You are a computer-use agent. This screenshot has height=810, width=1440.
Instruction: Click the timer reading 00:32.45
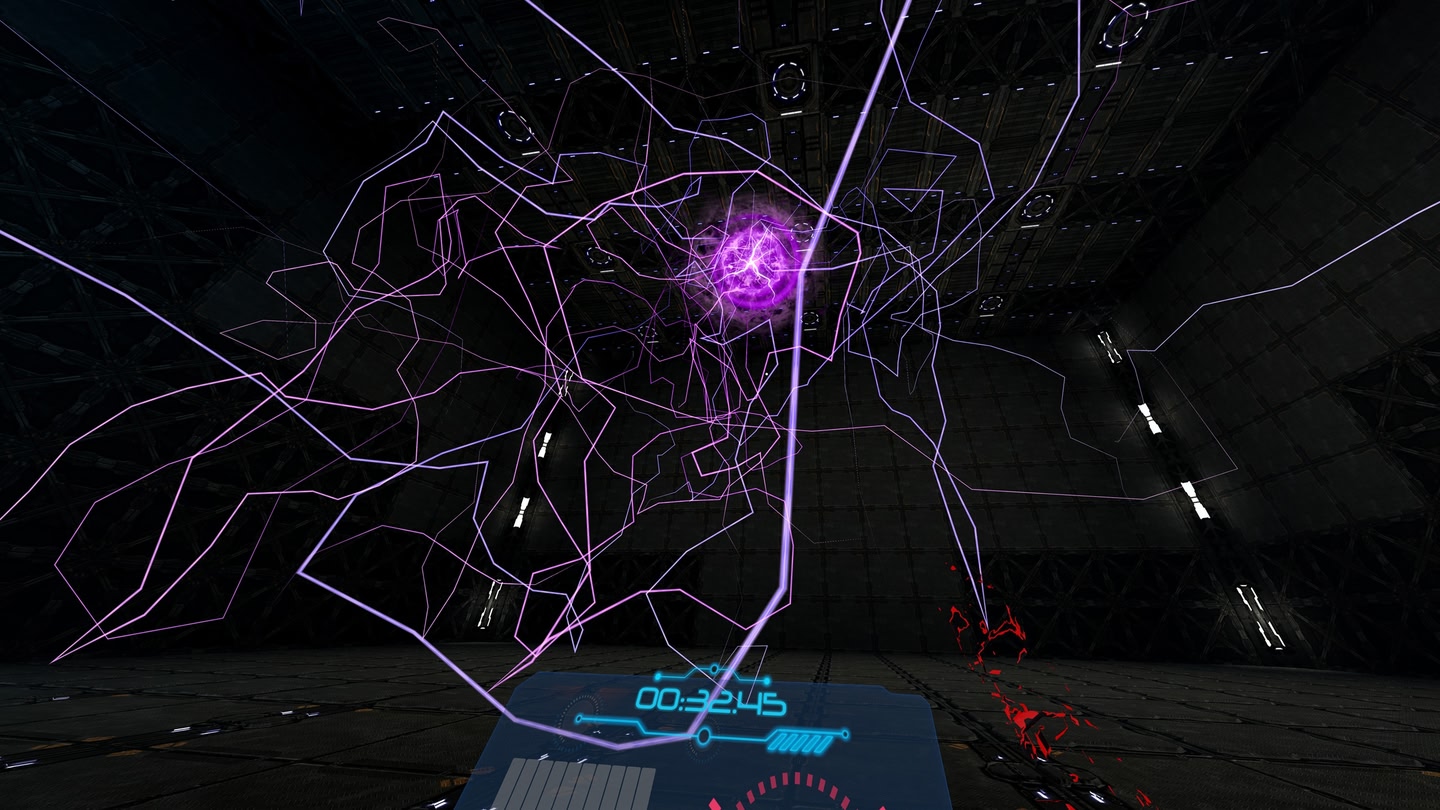[x=712, y=700]
